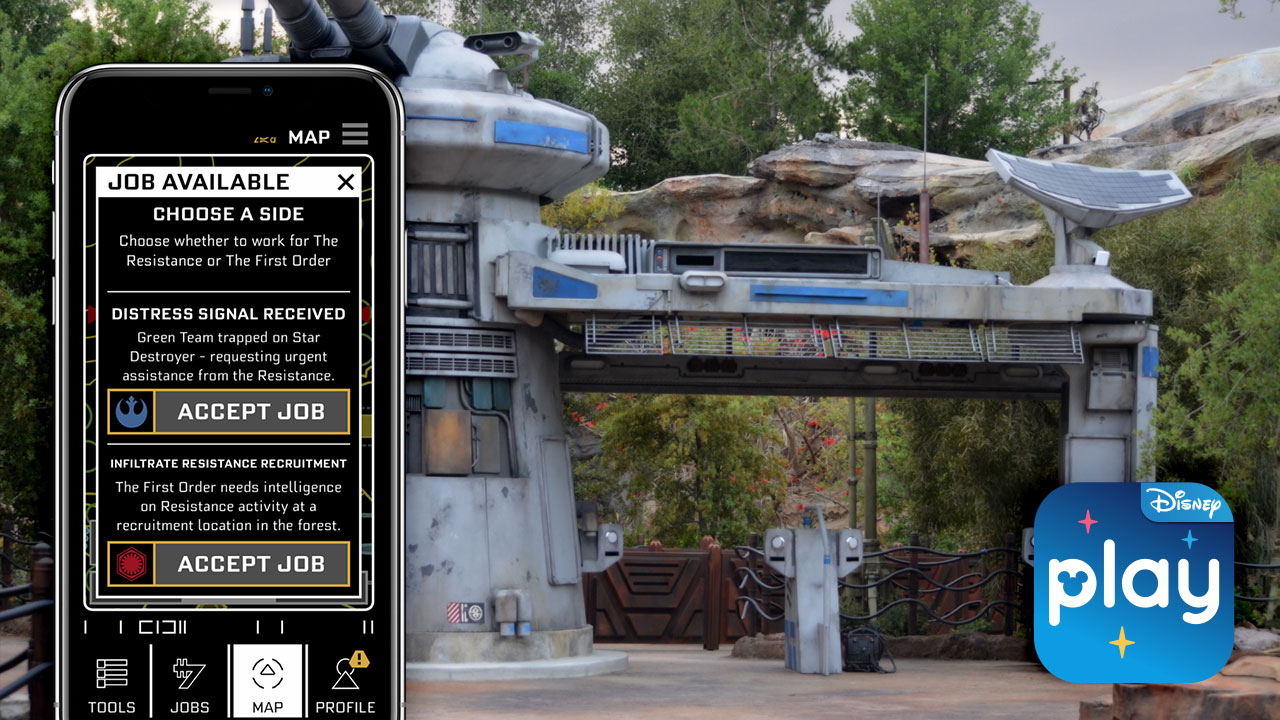Close the Job Available dialog with the X

345,182
